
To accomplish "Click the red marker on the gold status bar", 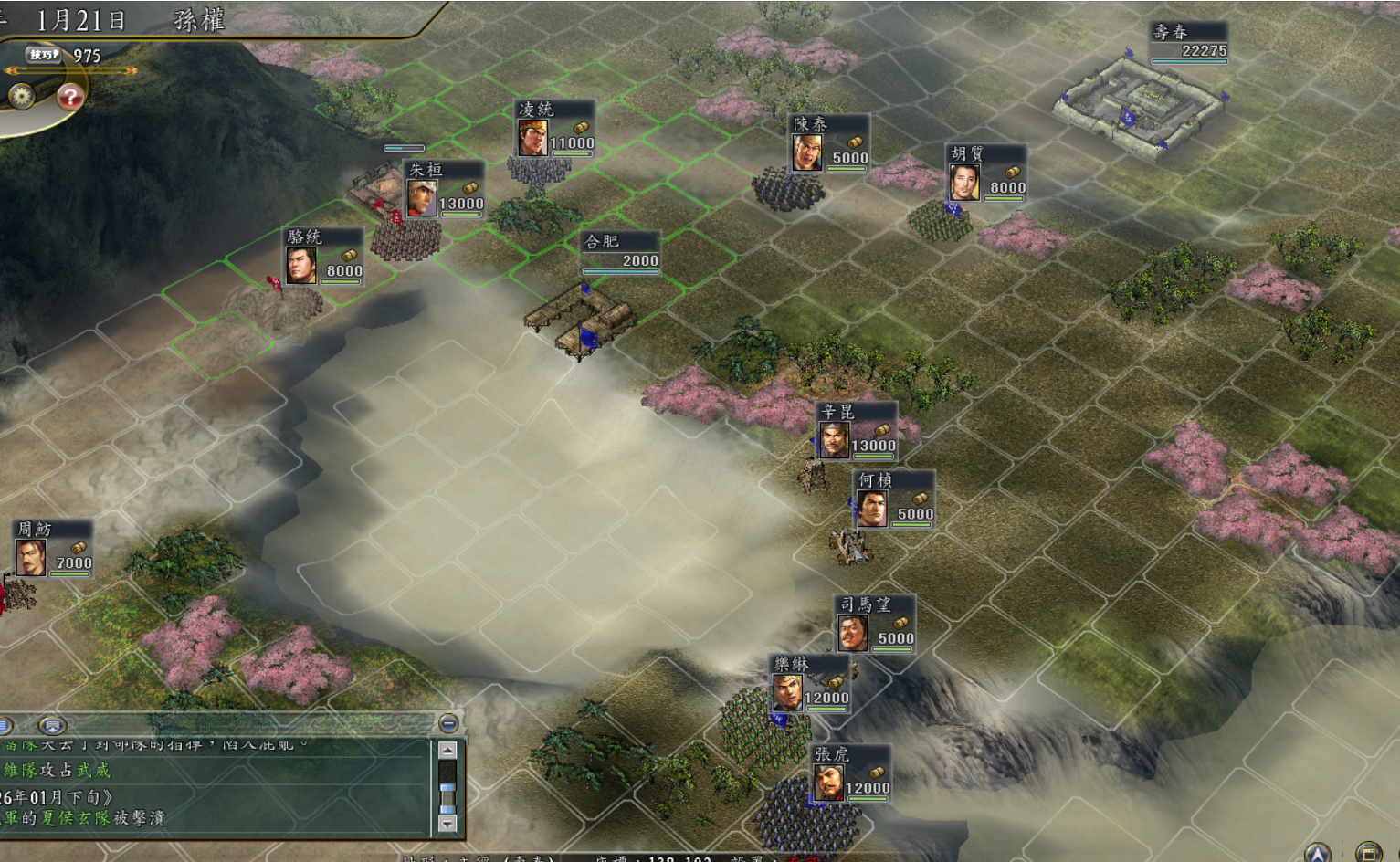I will click(x=13, y=70).
